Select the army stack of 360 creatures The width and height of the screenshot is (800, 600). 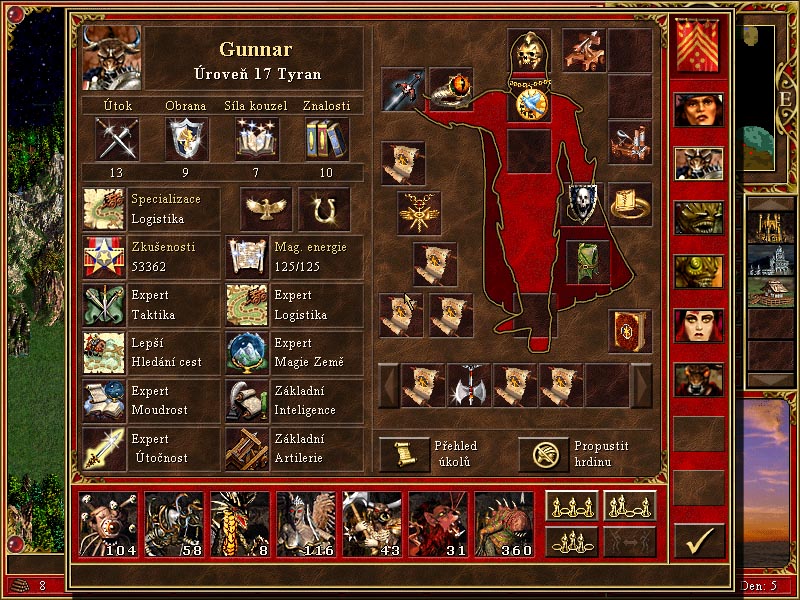pyautogui.click(x=504, y=524)
